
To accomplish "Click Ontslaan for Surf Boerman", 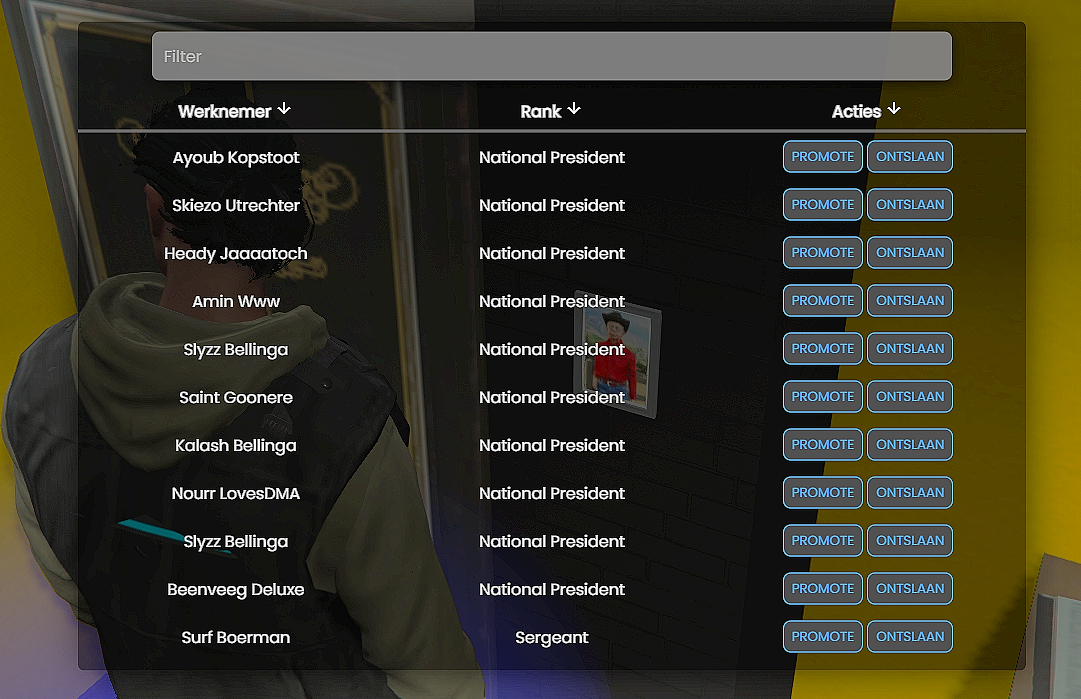I will [x=909, y=637].
